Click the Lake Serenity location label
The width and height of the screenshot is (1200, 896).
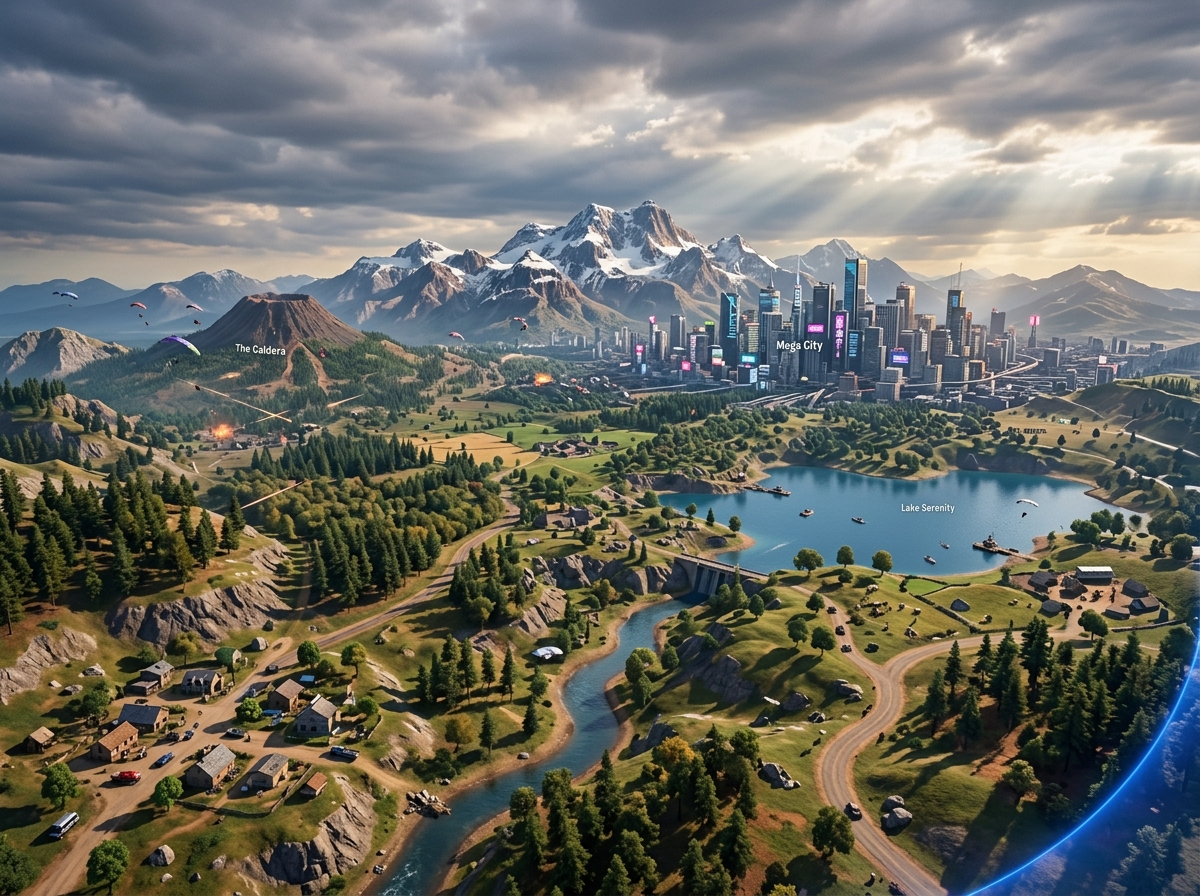[927, 508]
